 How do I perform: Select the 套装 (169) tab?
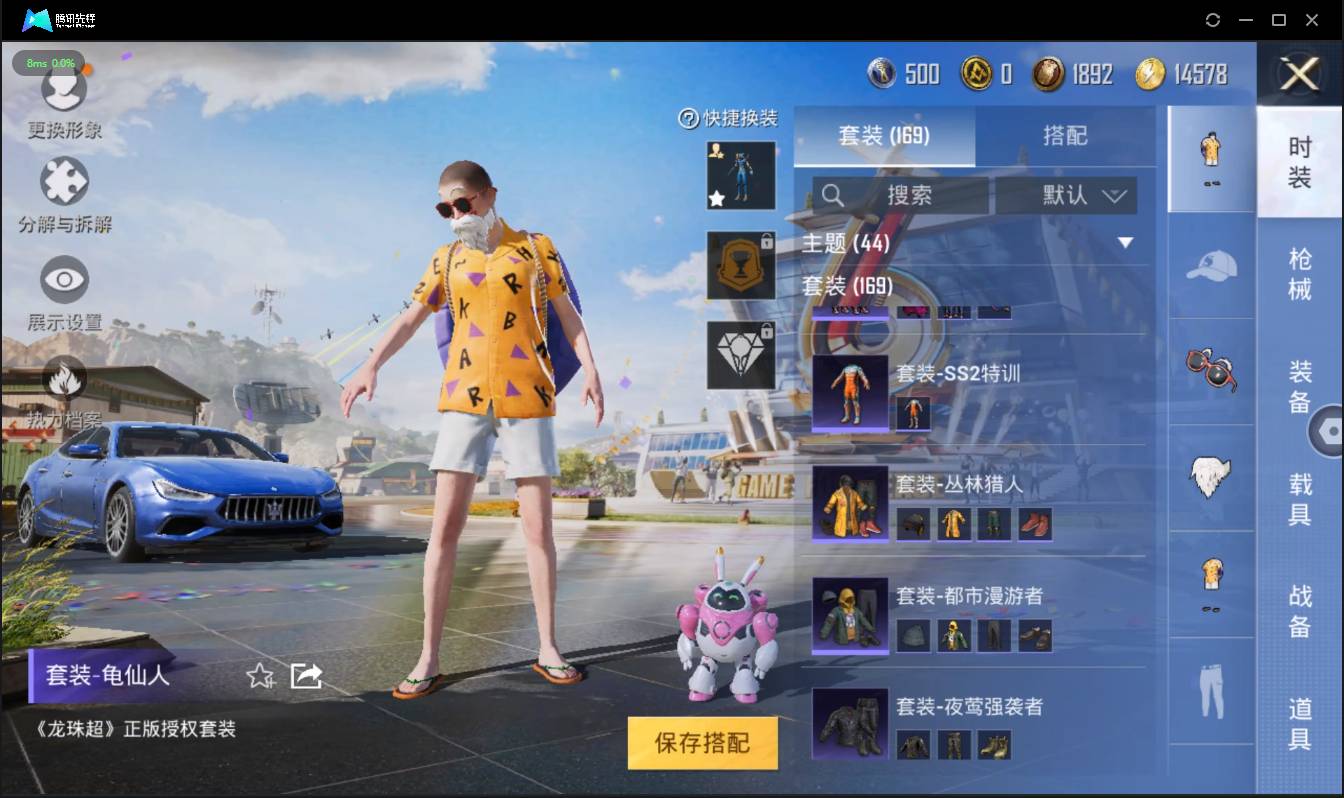coord(884,136)
